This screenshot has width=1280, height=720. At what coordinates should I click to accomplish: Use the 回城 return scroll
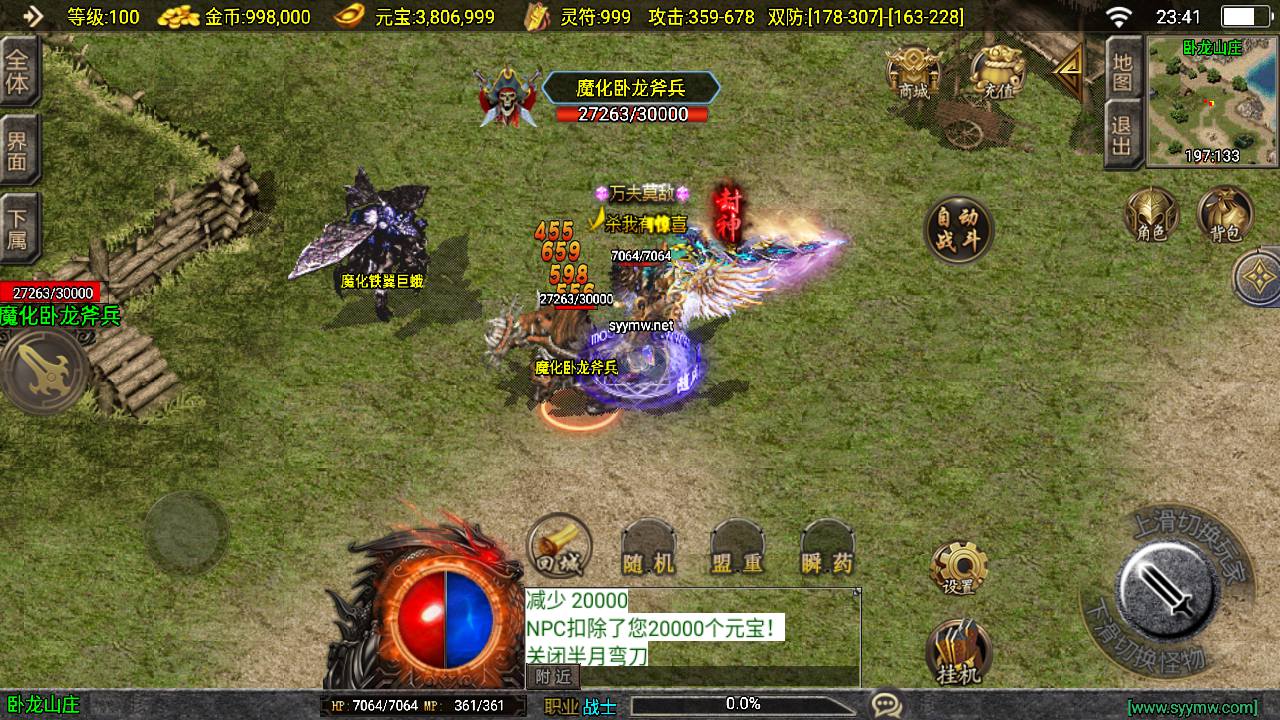click(x=559, y=547)
